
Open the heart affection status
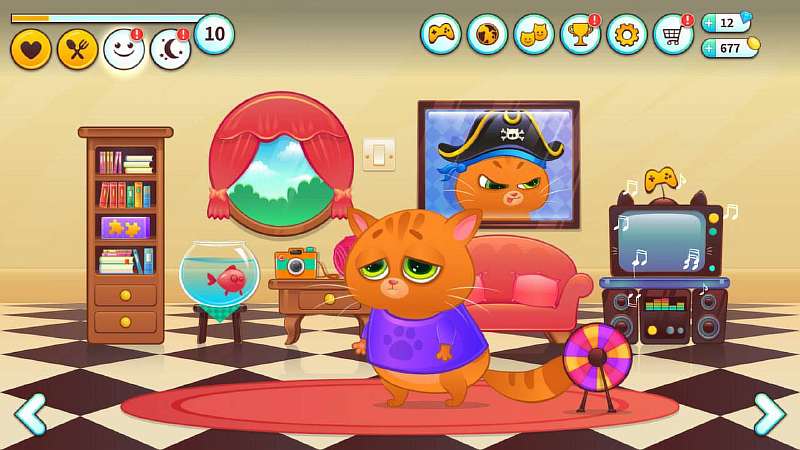pos(31,49)
